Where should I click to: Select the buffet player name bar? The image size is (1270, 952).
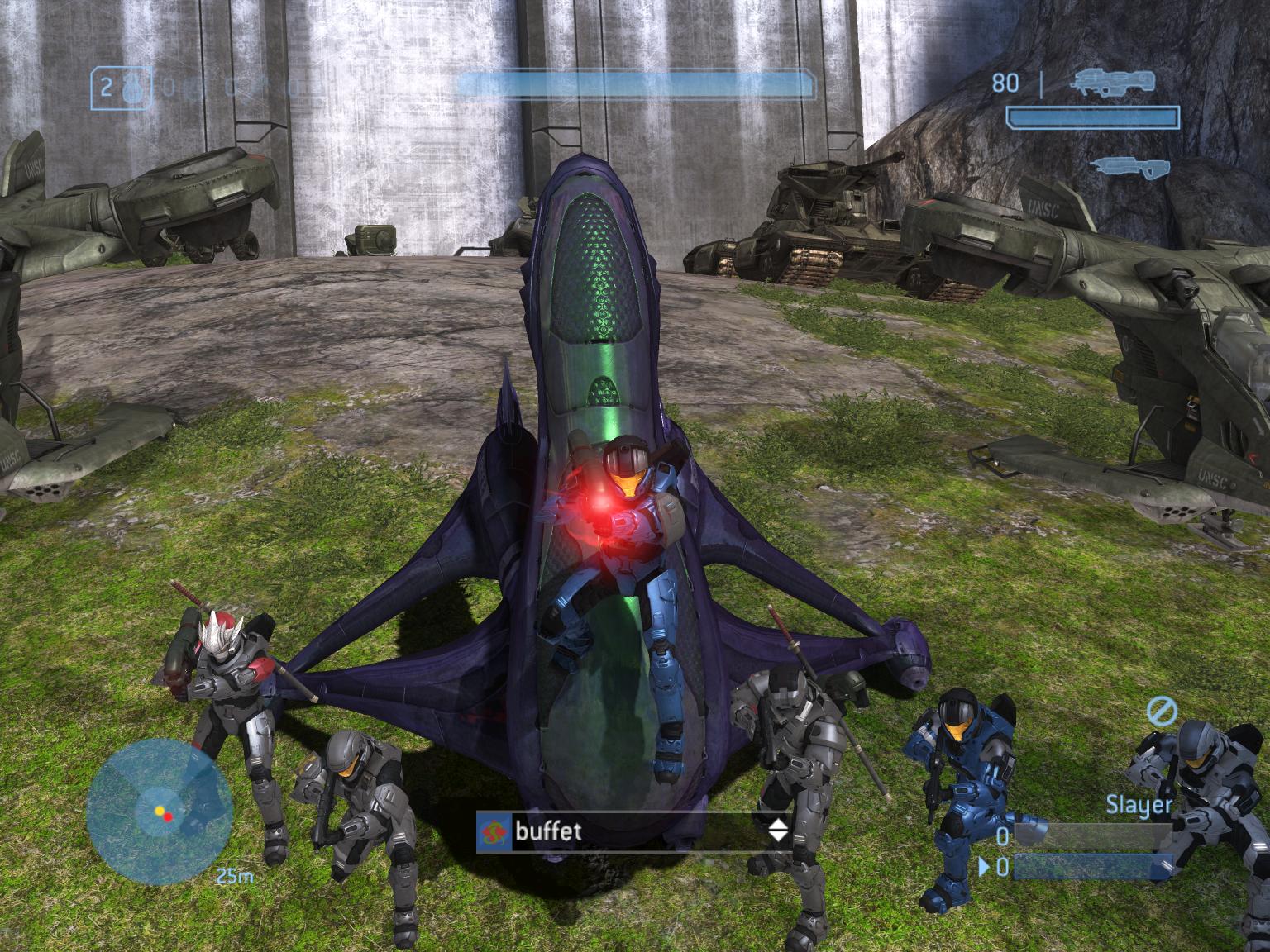pyautogui.click(x=634, y=831)
